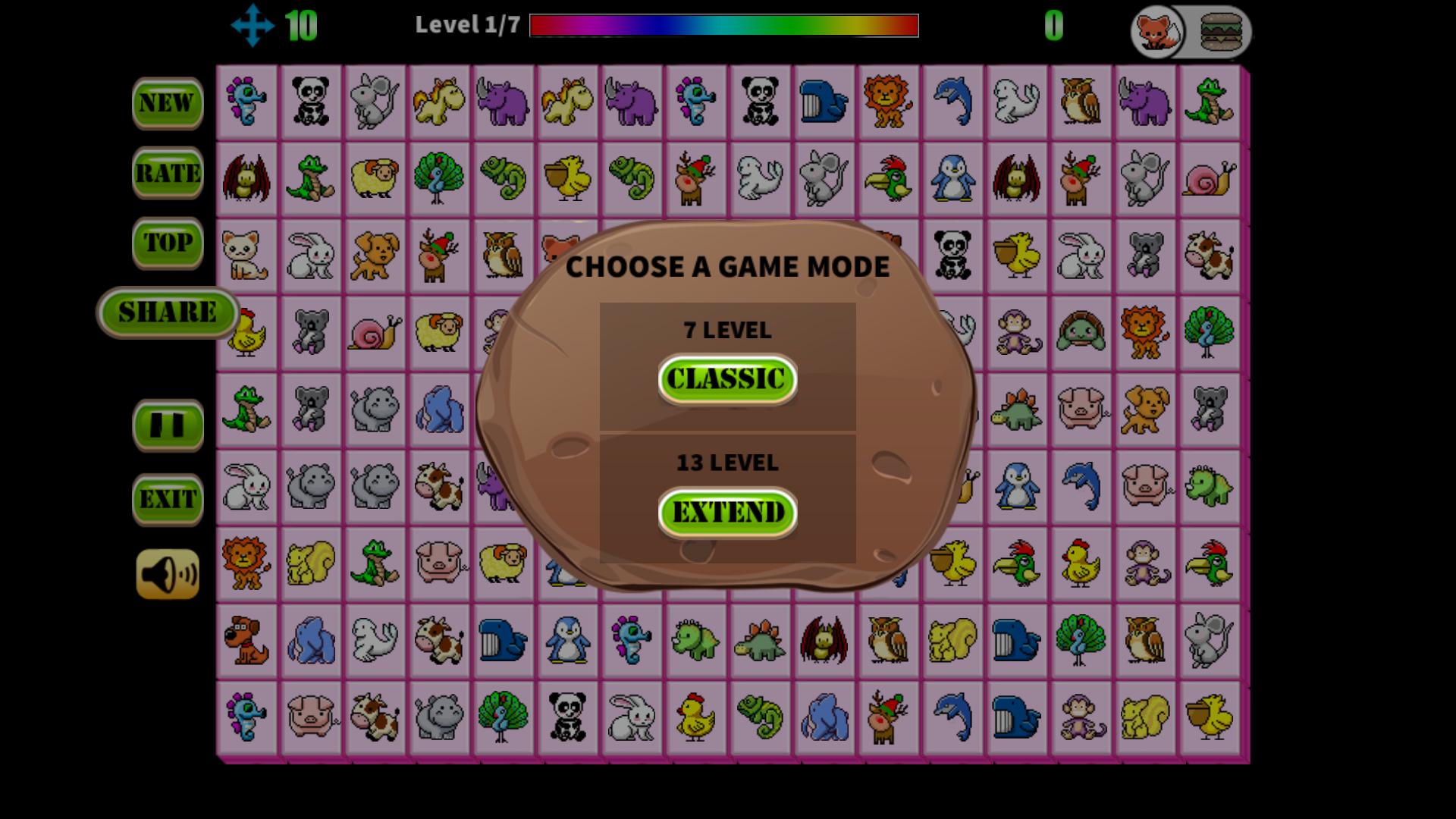Screen dimensions: 1456x819
Task: Choose CLASSIC 7 level mode
Action: coord(726,381)
